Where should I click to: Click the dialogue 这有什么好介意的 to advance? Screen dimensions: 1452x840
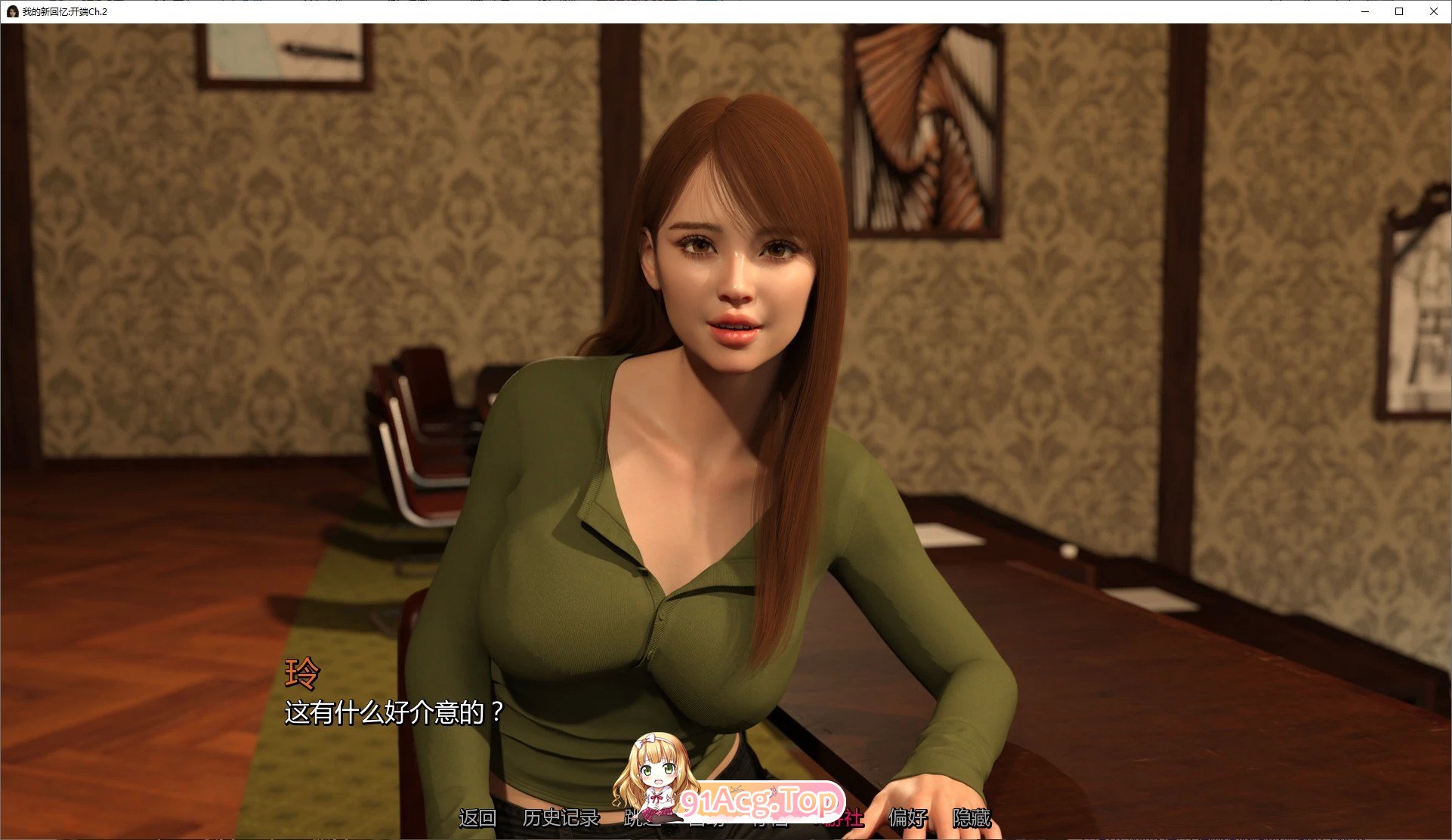[393, 710]
